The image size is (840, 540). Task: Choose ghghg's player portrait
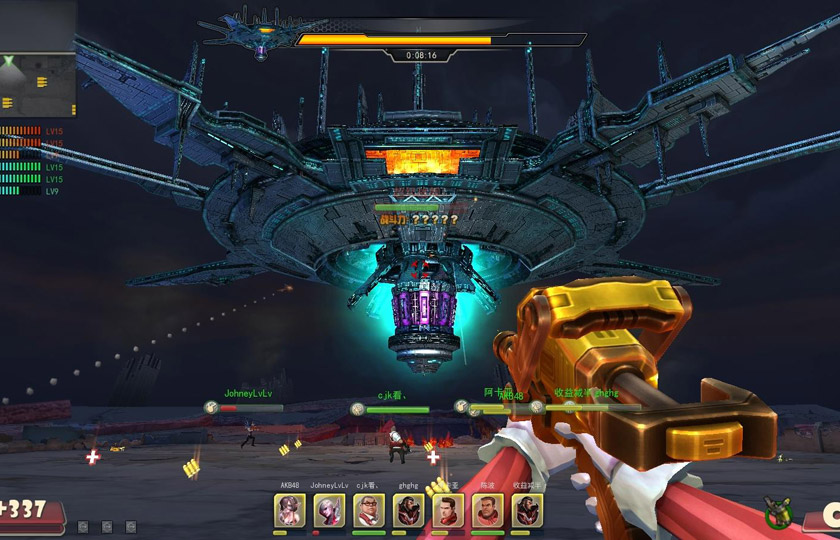[408, 511]
